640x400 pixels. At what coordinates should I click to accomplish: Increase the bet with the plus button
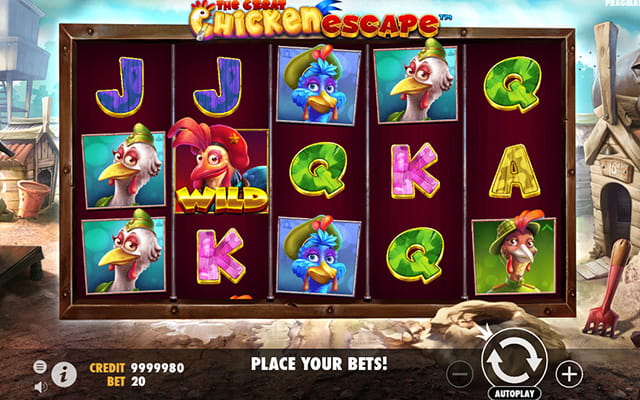(x=569, y=374)
